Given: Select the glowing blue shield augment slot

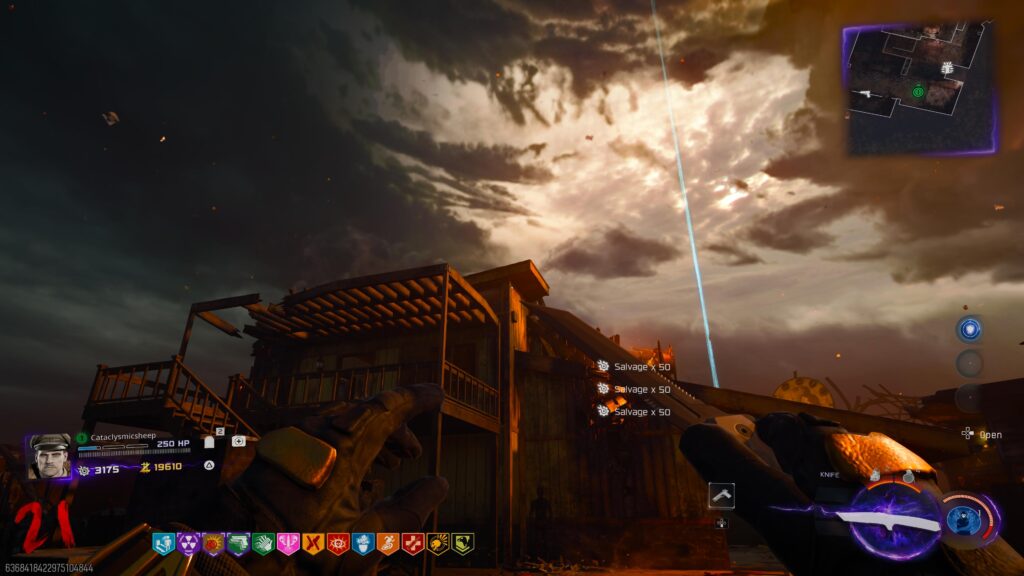Looking at the screenshot, I should click(x=968, y=329).
